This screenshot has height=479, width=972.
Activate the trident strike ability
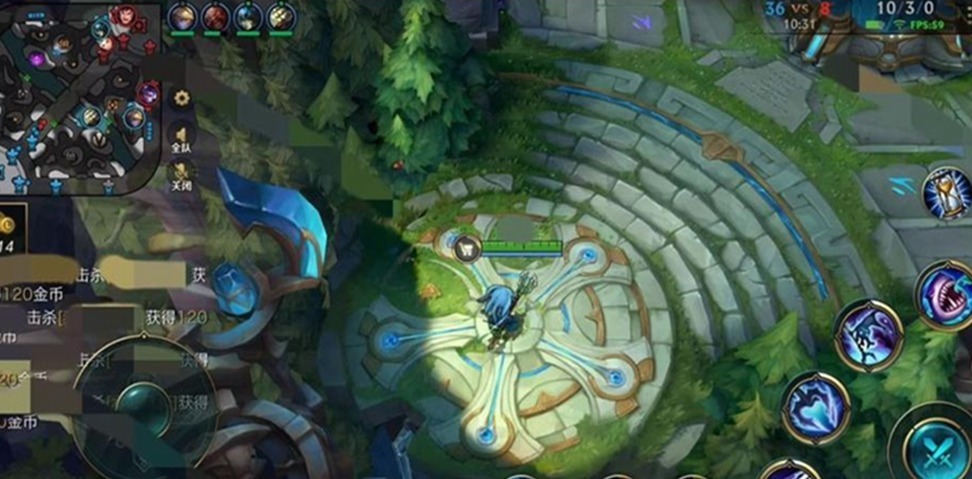click(868, 334)
